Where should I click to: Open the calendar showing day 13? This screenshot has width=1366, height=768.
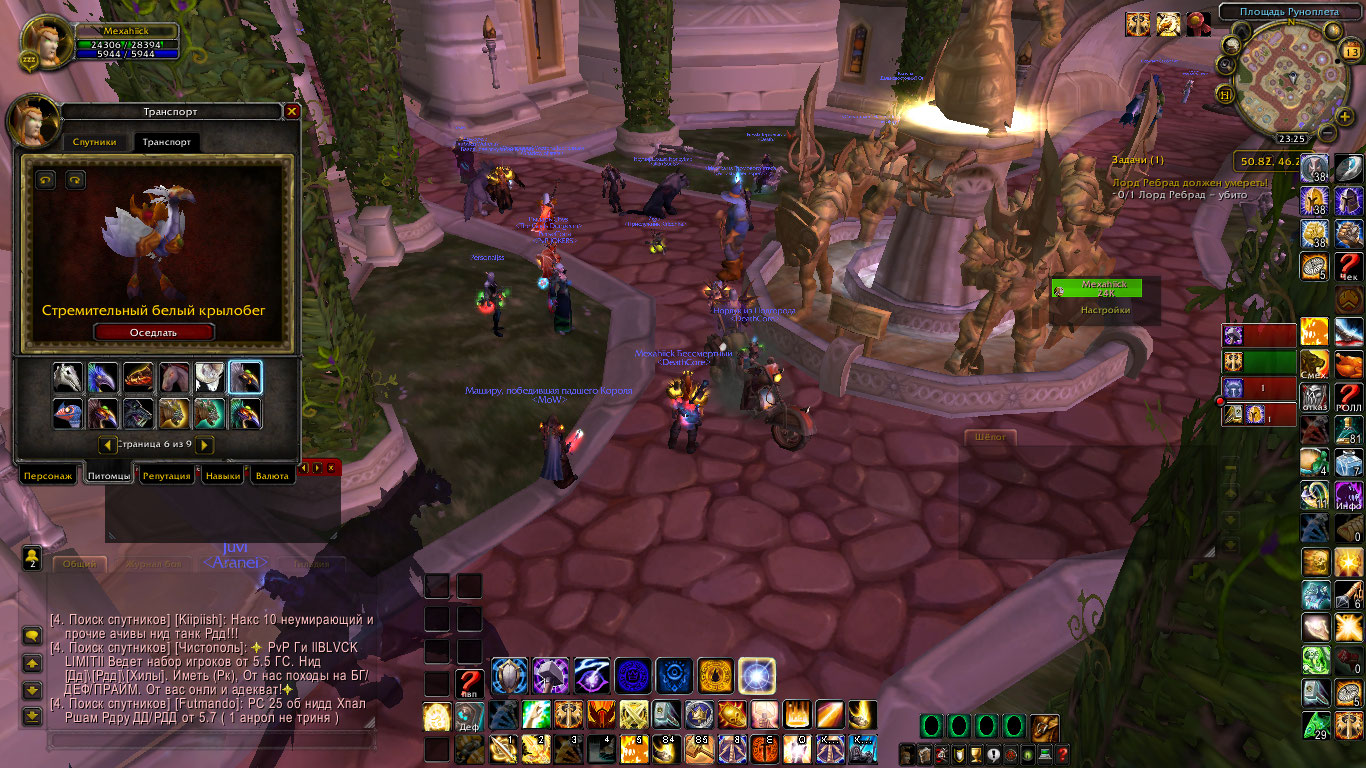(x=1351, y=52)
